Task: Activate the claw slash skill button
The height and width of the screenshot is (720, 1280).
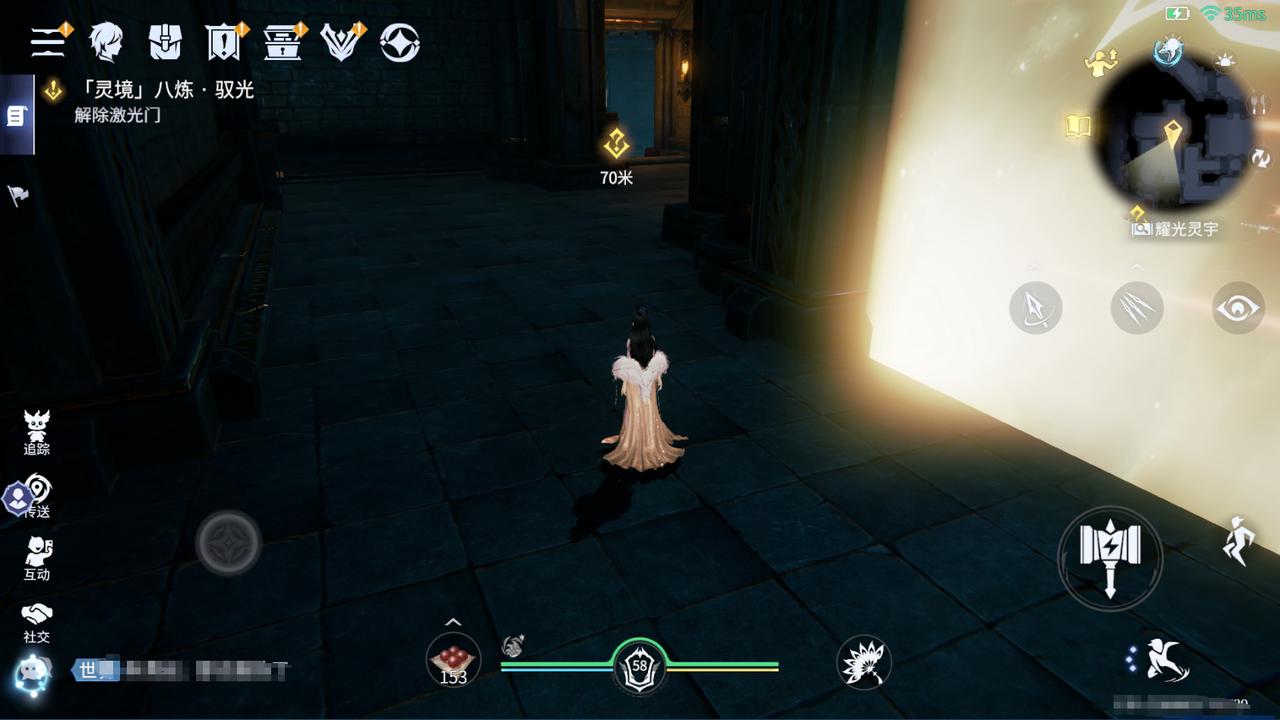Action: (x=1137, y=308)
